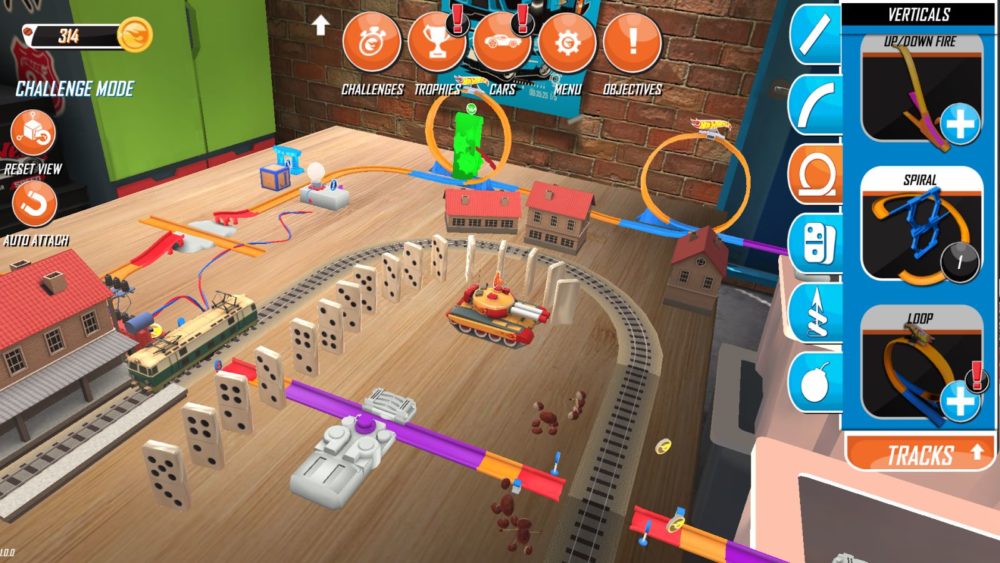Select the rocket booster category
This screenshot has width=1000, height=563.
point(815,312)
